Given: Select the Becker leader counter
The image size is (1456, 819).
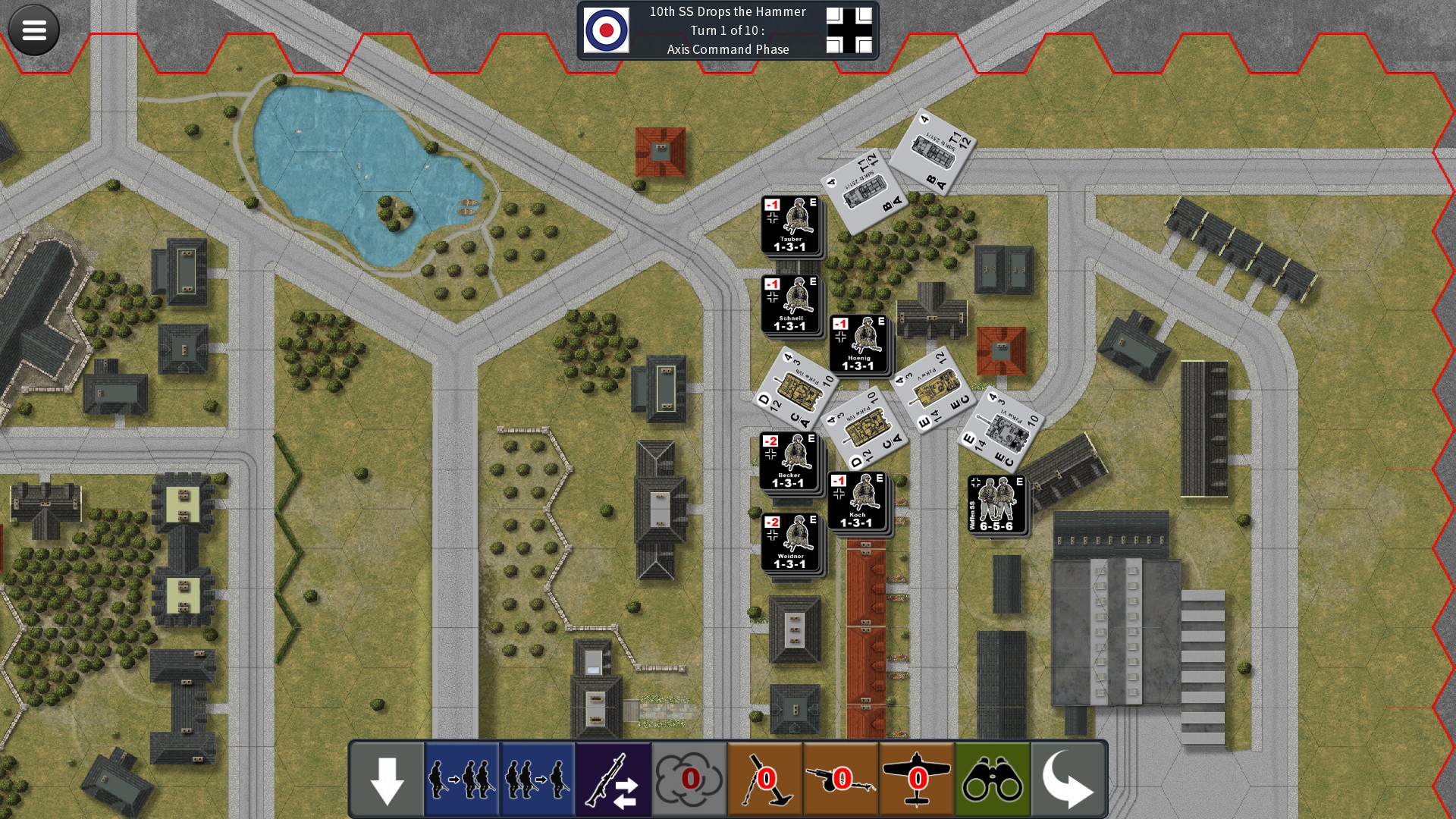Looking at the screenshot, I should [789, 461].
